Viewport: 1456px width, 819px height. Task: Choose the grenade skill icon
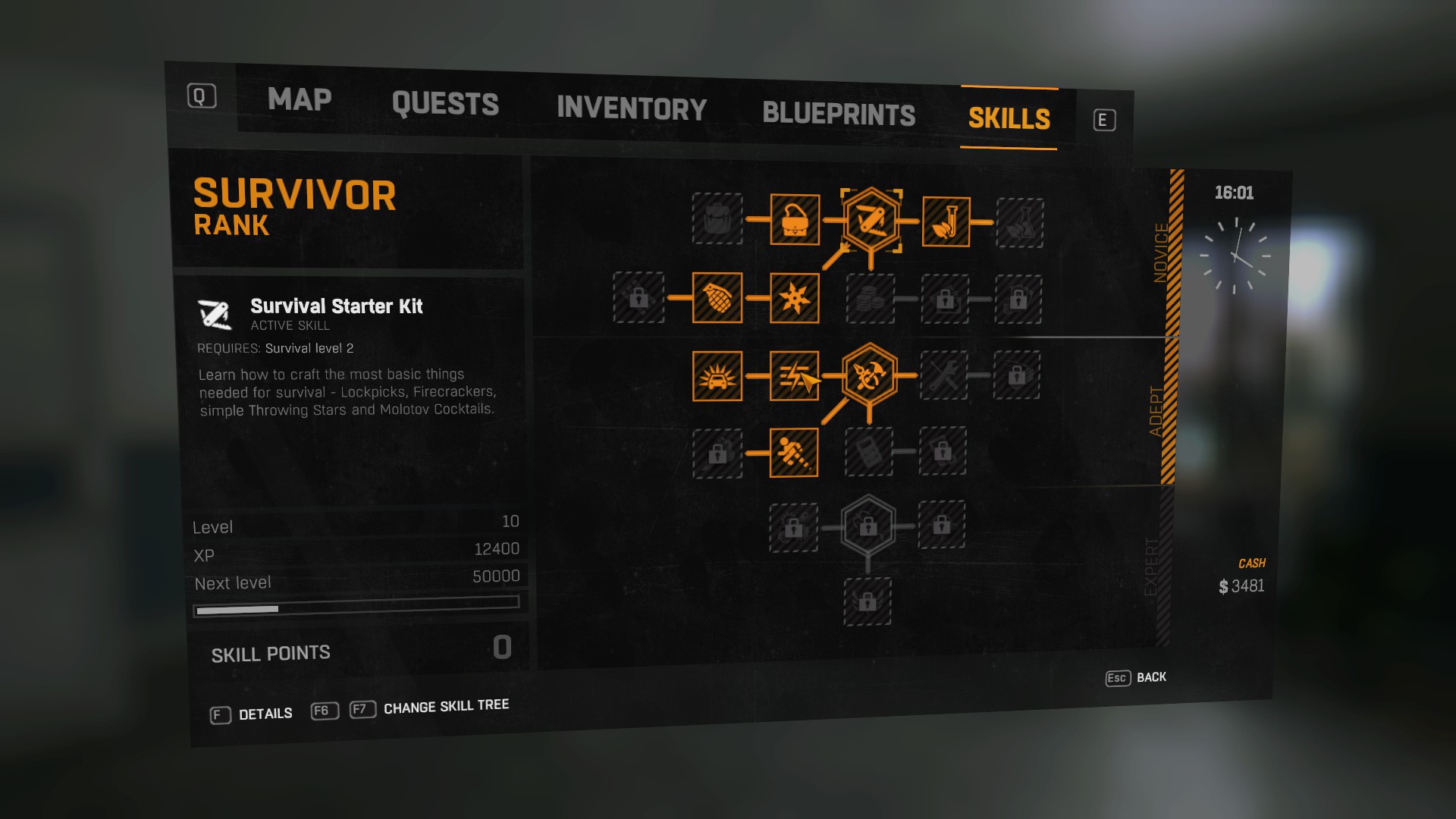(717, 298)
